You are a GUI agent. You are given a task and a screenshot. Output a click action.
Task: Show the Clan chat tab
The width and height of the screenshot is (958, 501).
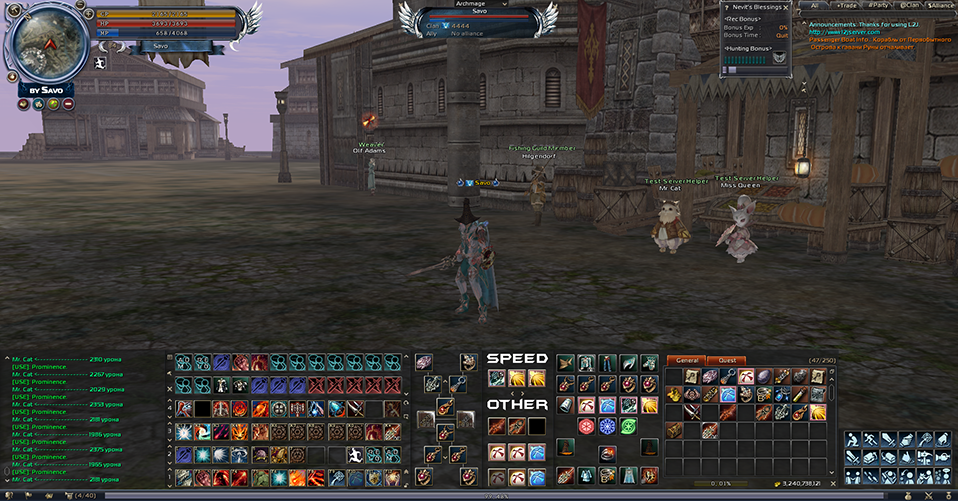pos(909,5)
